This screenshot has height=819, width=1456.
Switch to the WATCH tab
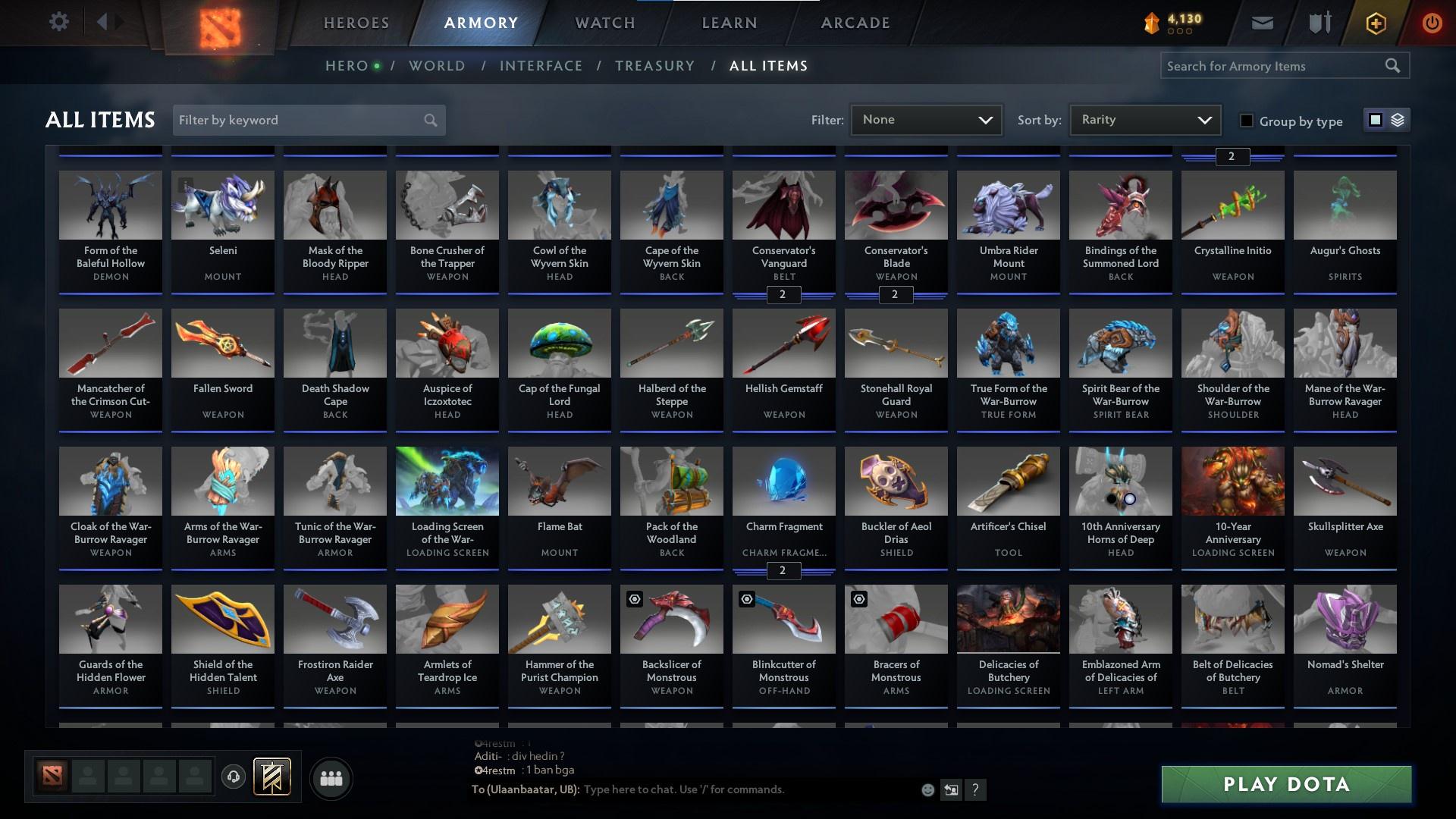click(x=604, y=23)
